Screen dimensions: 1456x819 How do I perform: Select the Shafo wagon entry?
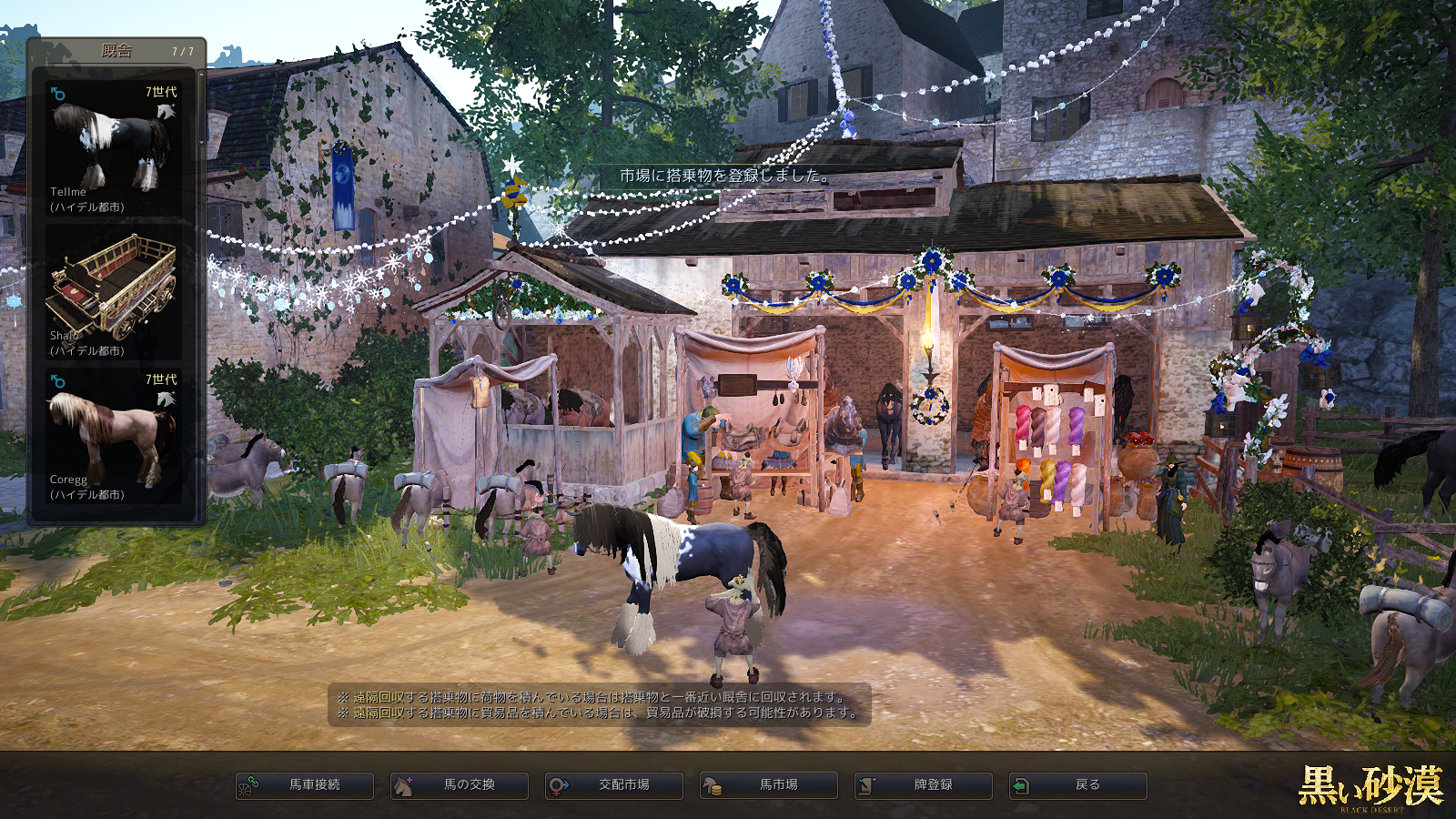[x=114, y=292]
